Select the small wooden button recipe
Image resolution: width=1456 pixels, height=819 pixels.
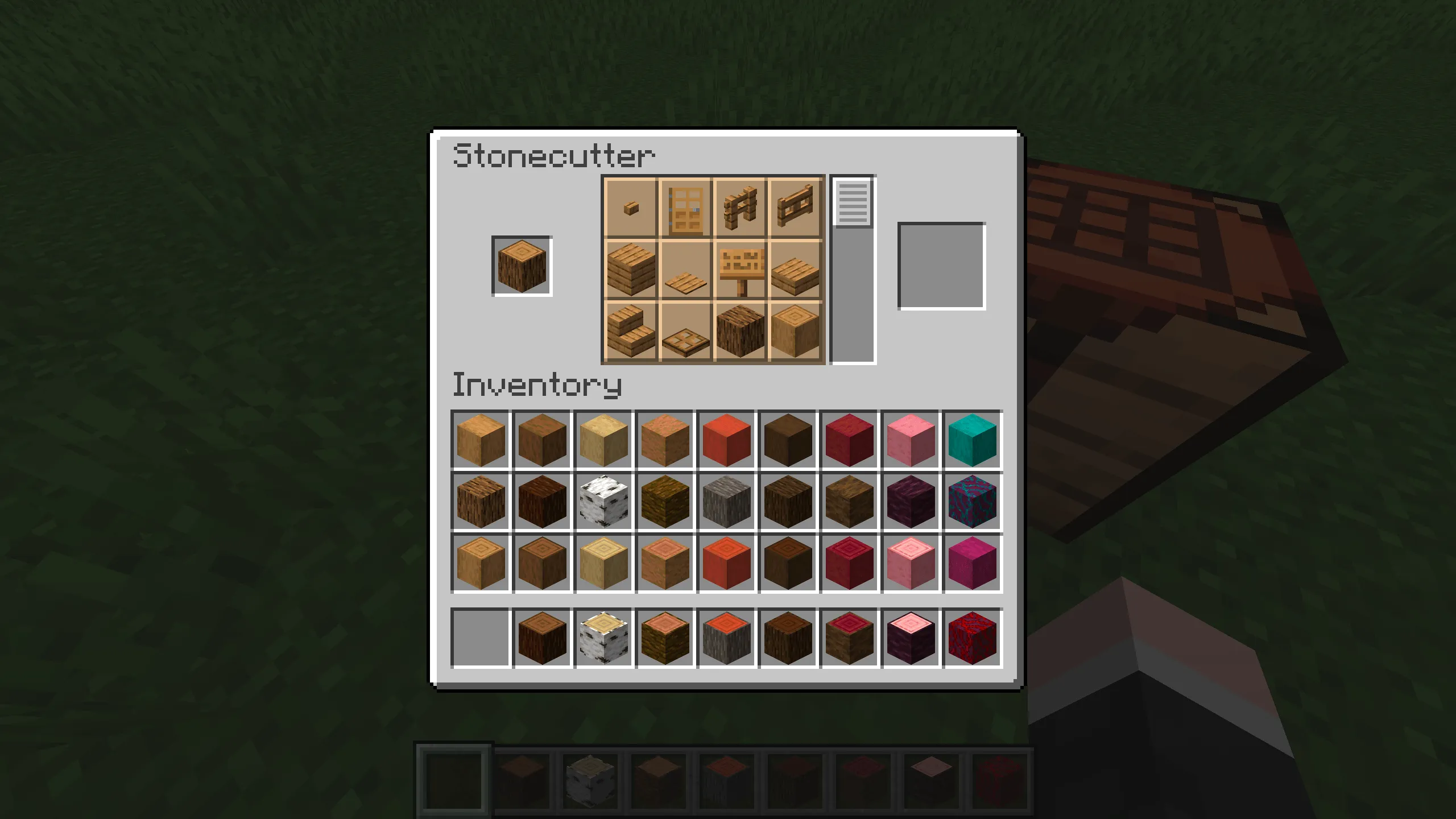click(x=630, y=209)
